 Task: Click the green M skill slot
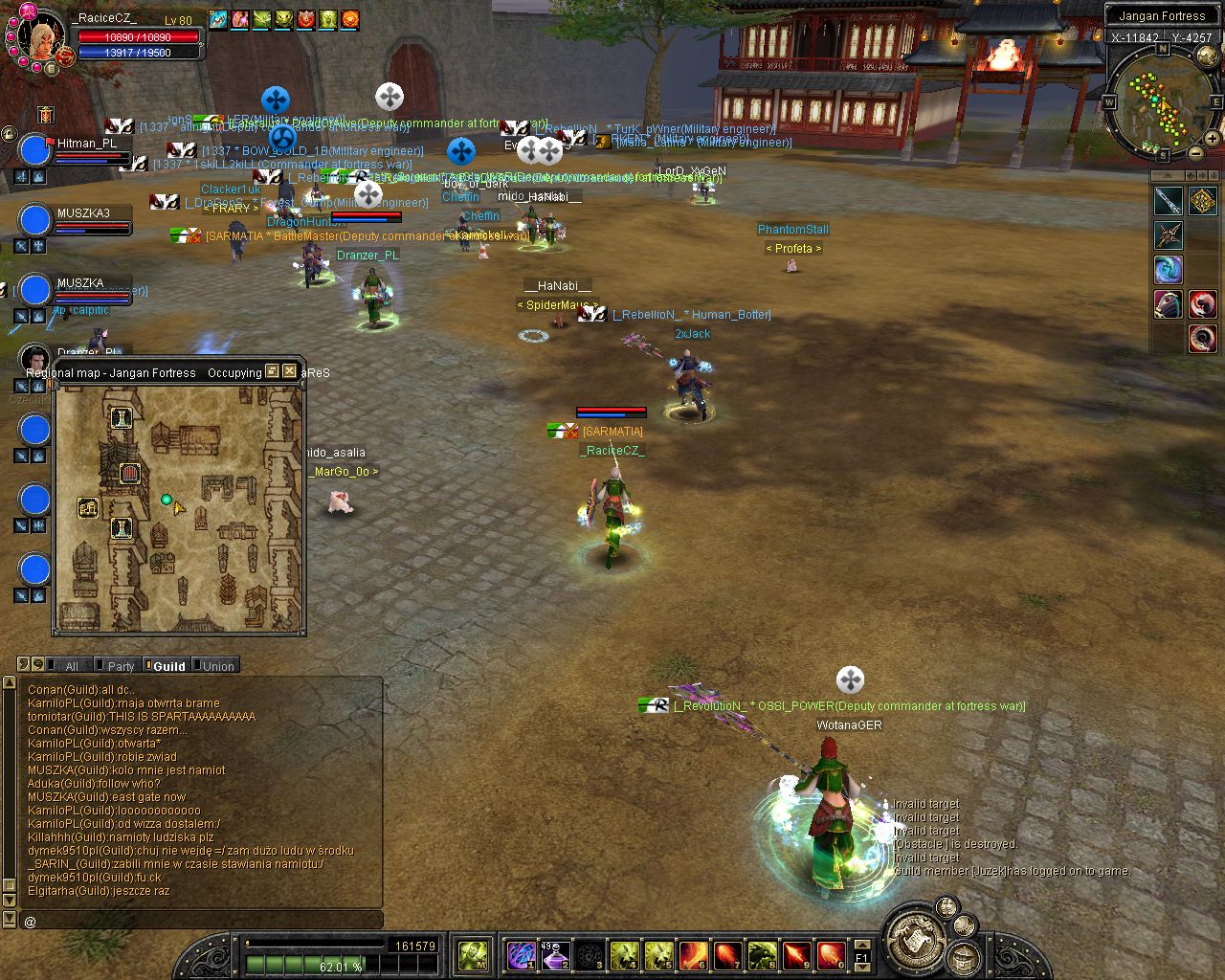[x=473, y=954]
